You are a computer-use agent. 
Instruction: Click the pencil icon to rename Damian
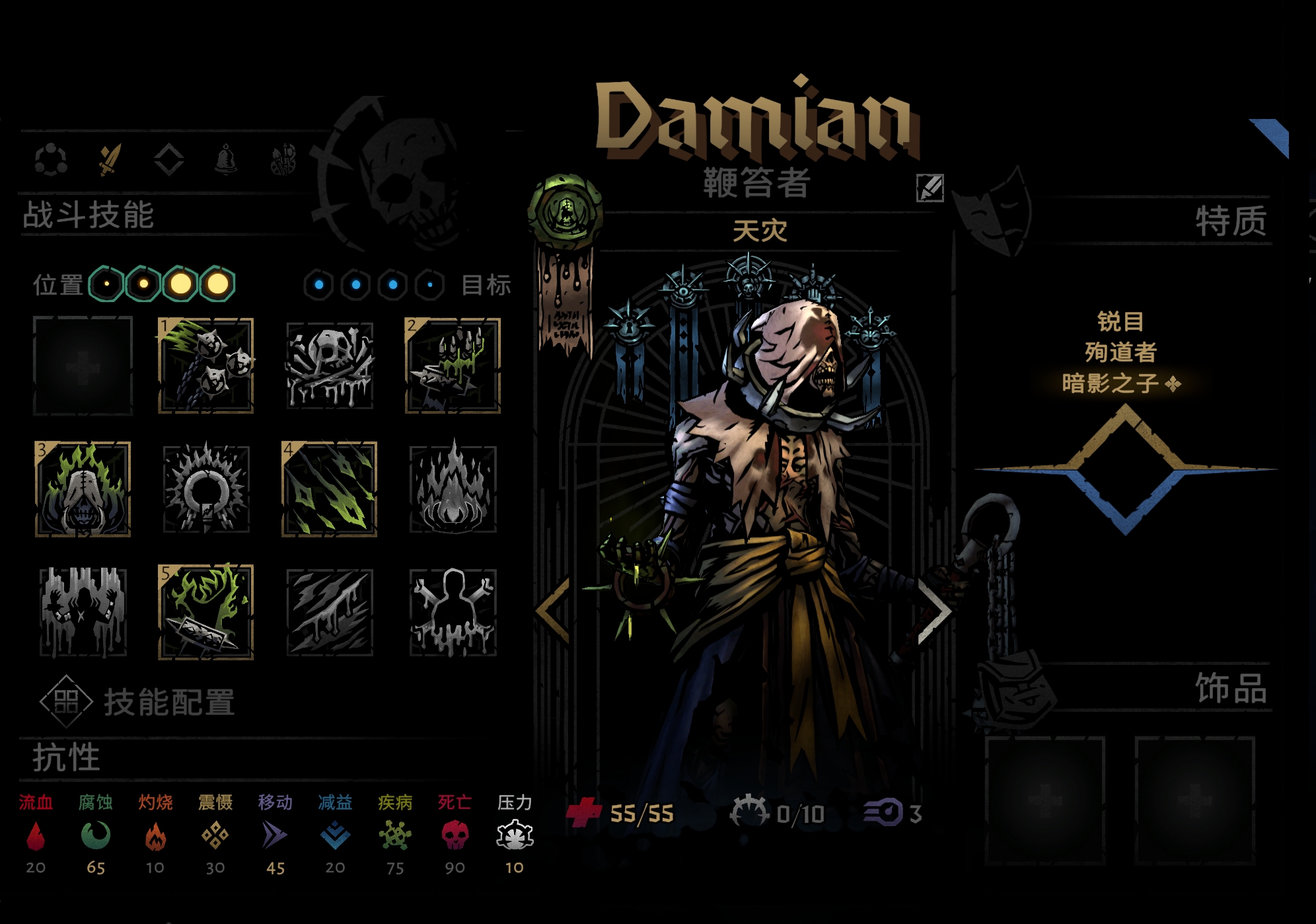click(x=930, y=188)
